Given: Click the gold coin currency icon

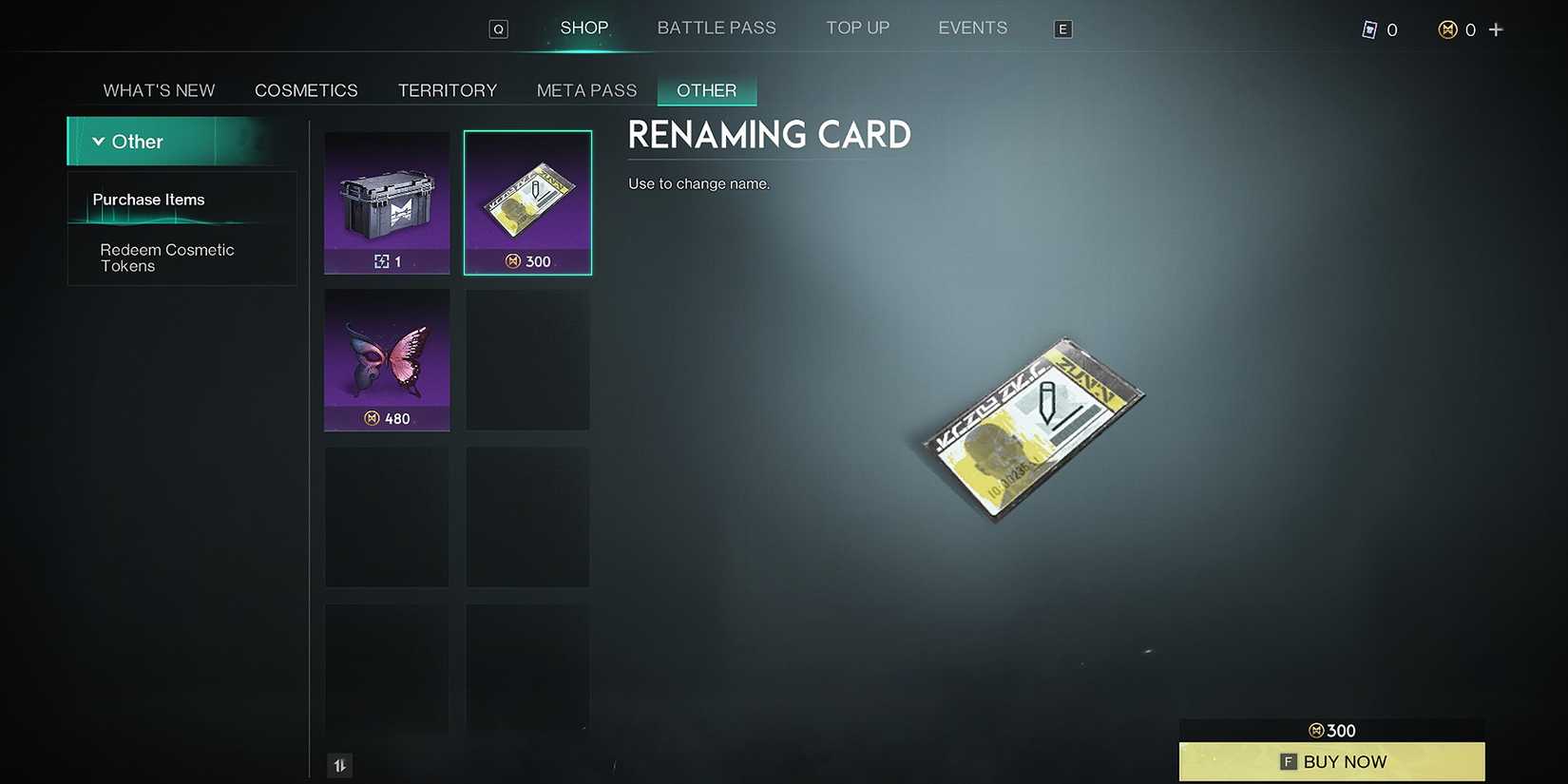Looking at the screenshot, I should 1449,29.
